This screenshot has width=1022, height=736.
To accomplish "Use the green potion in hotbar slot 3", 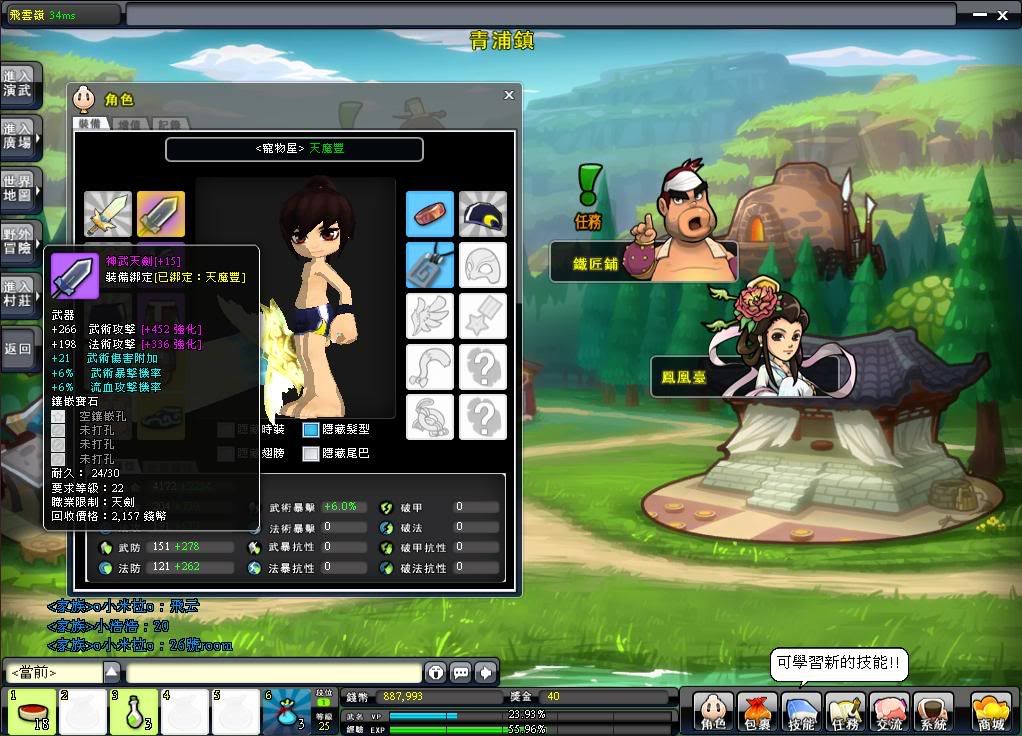I will [133, 712].
